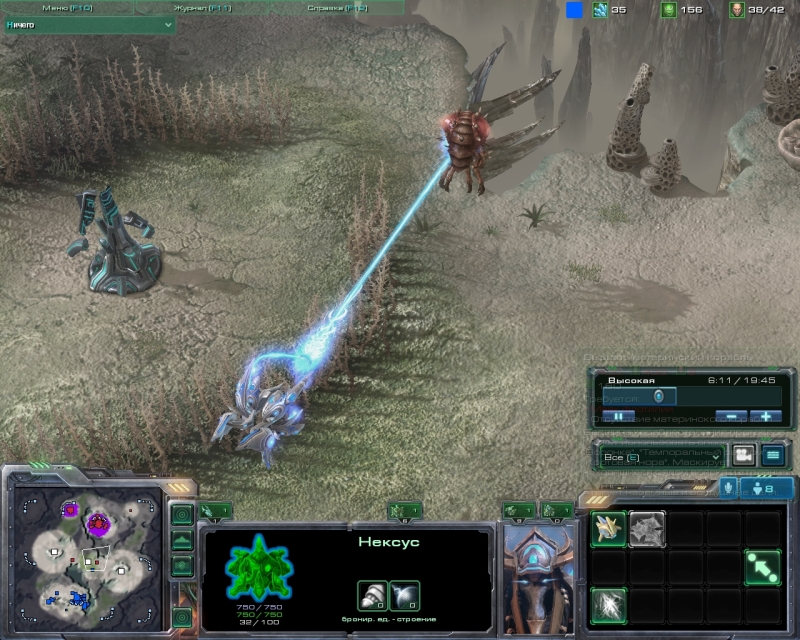The image size is (800, 640).
Task: Expand the Ничего dropdown
Action: (x=90, y=25)
